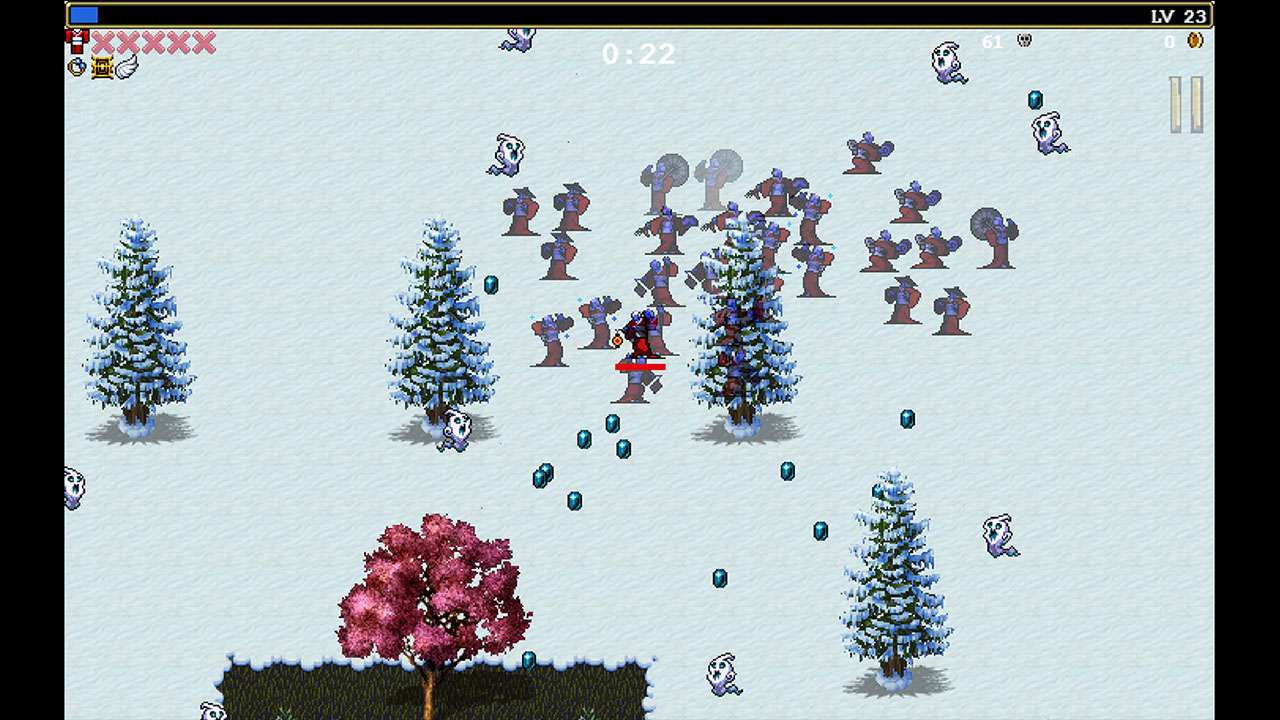Select the white Wings passive item icon
This screenshot has height=720, width=1280.
(124, 67)
